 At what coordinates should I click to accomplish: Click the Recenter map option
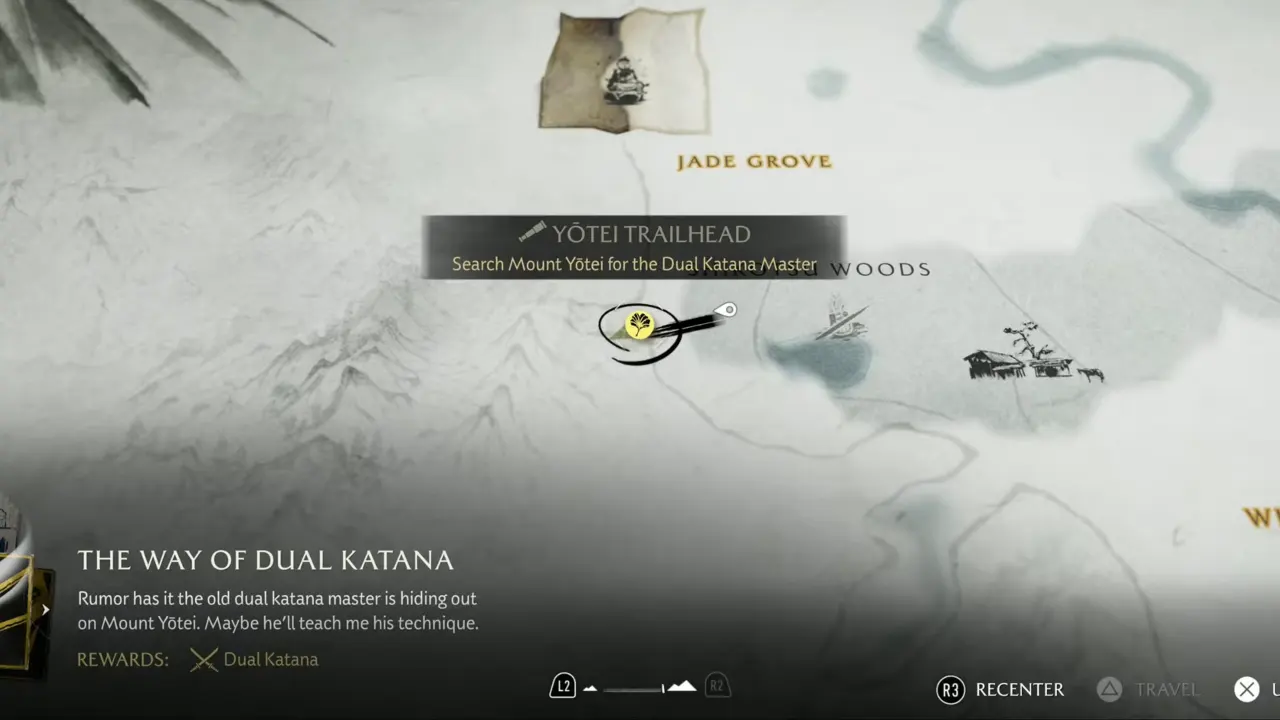pyautogui.click(x=1001, y=689)
